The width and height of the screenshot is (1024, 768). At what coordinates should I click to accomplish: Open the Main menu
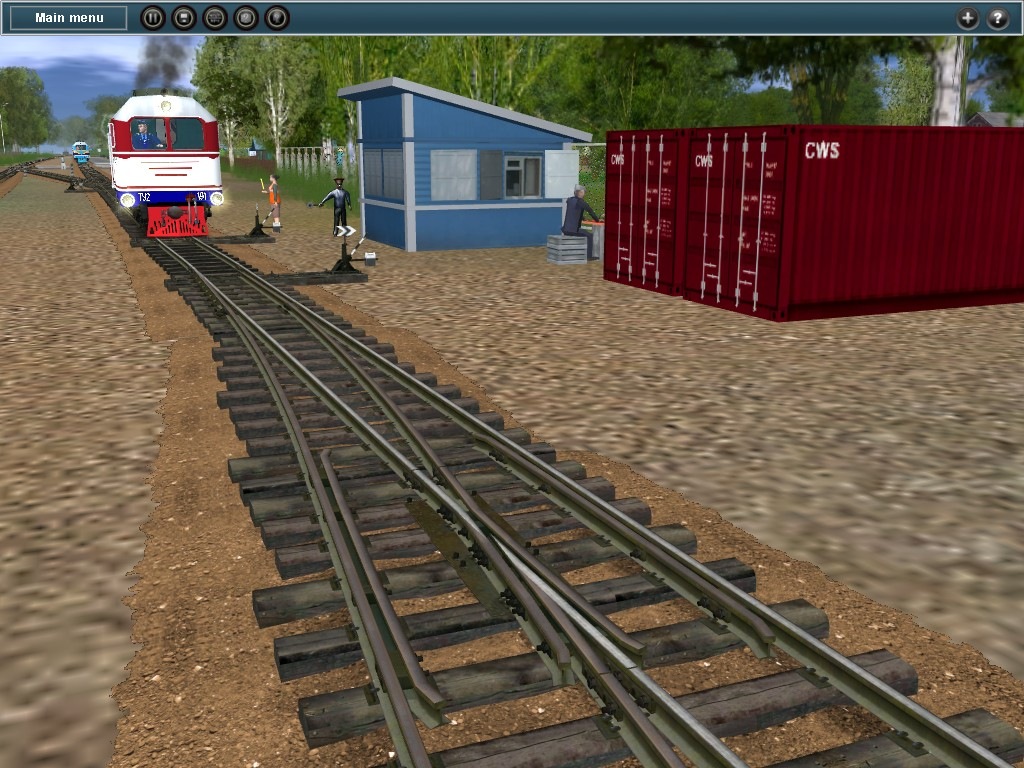(x=69, y=18)
